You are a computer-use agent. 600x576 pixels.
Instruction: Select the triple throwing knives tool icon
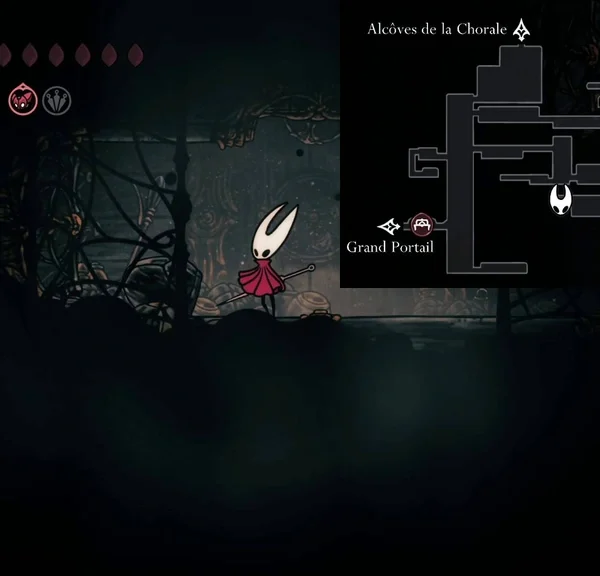coord(57,99)
